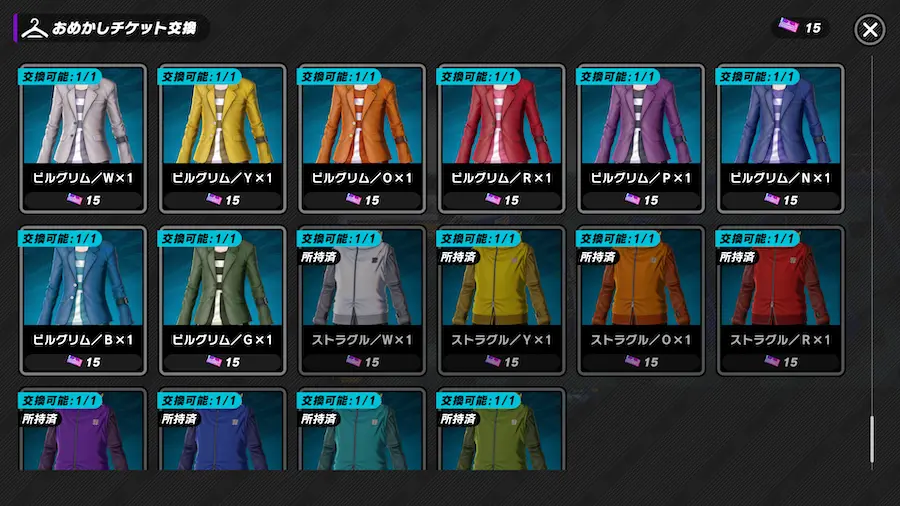Select the white ピルグリム/W jacket
This screenshot has height=506, width=900.
(83, 138)
